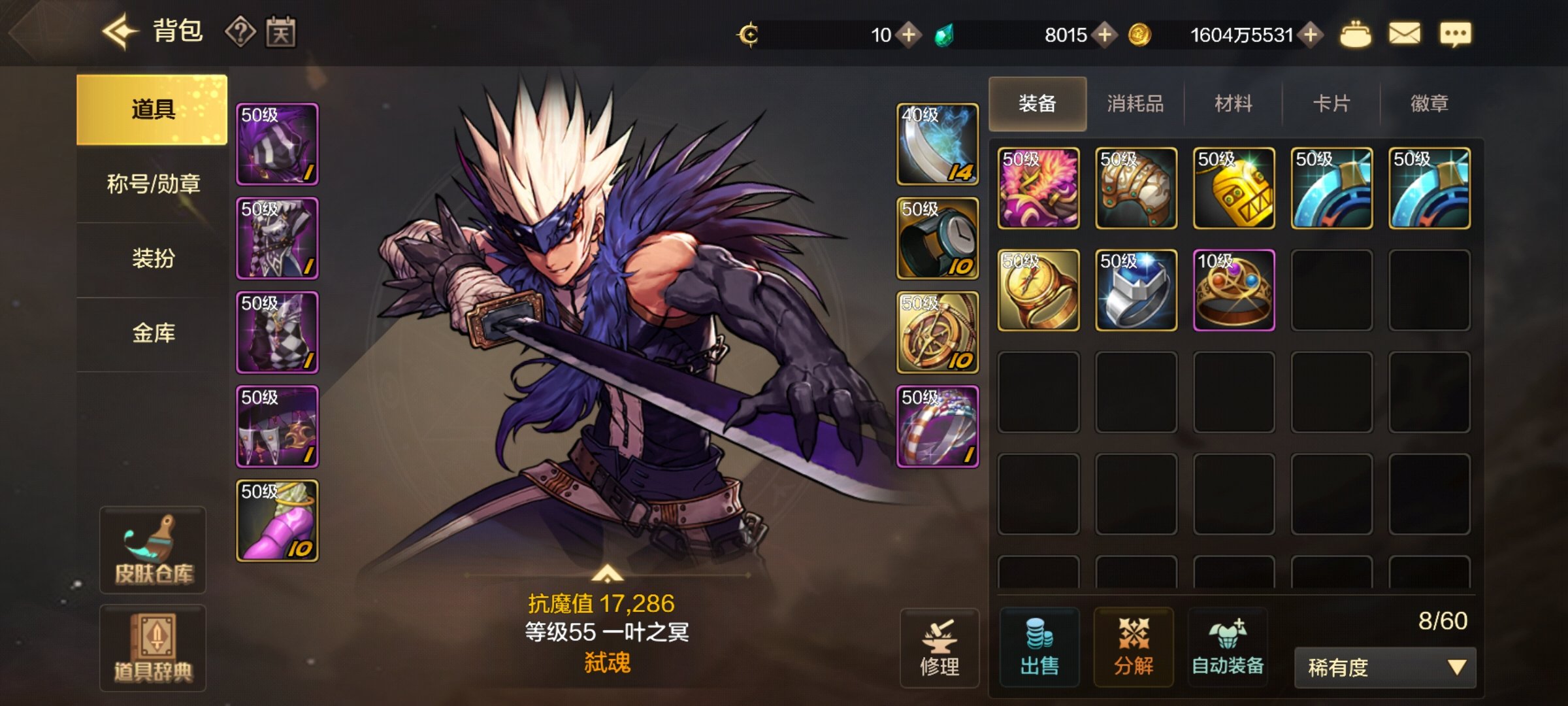Open the 金库 vault section
1568x706 pixels.
[x=154, y=333]
